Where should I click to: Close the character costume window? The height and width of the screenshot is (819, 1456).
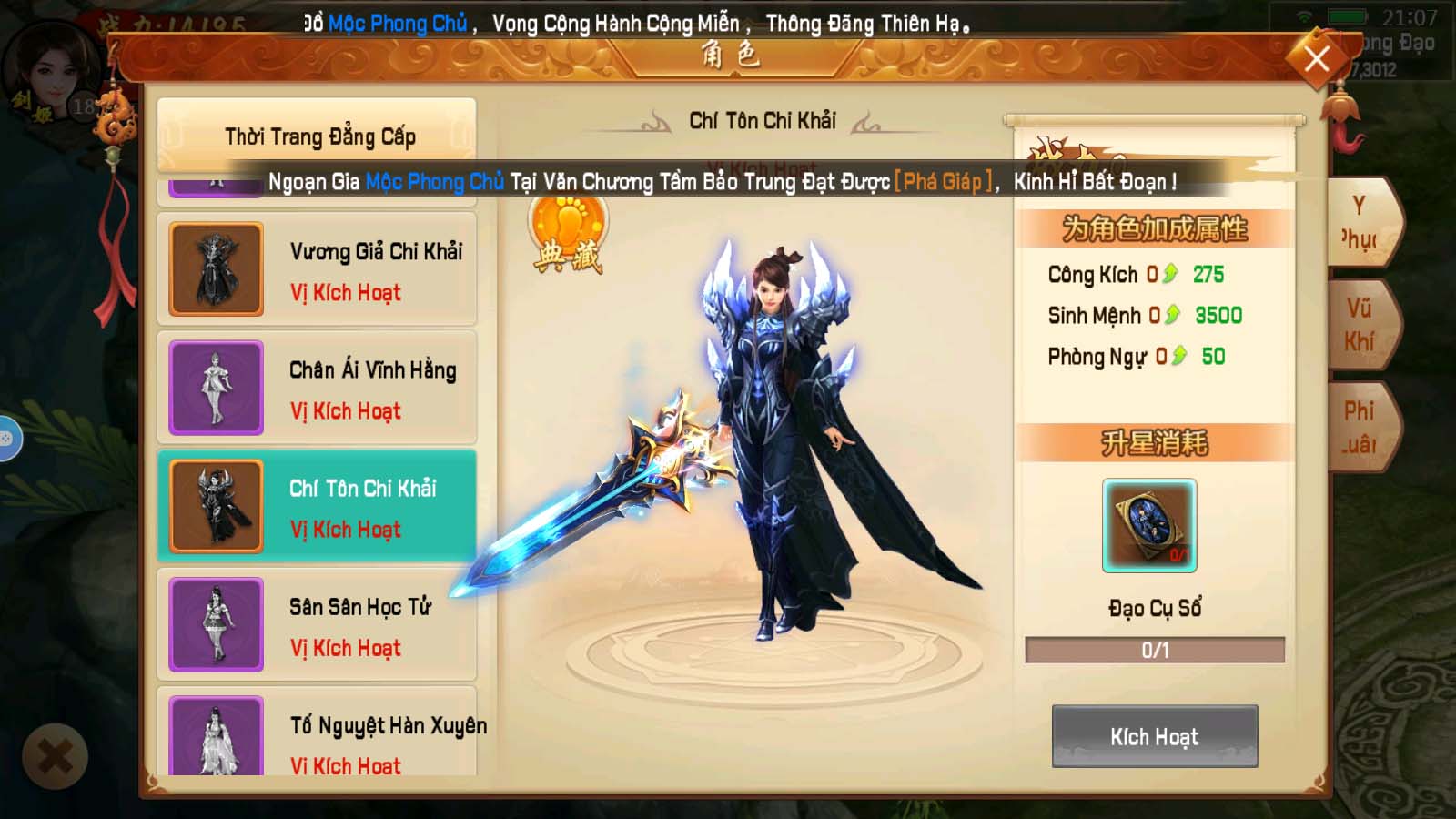coord(1316,60)
